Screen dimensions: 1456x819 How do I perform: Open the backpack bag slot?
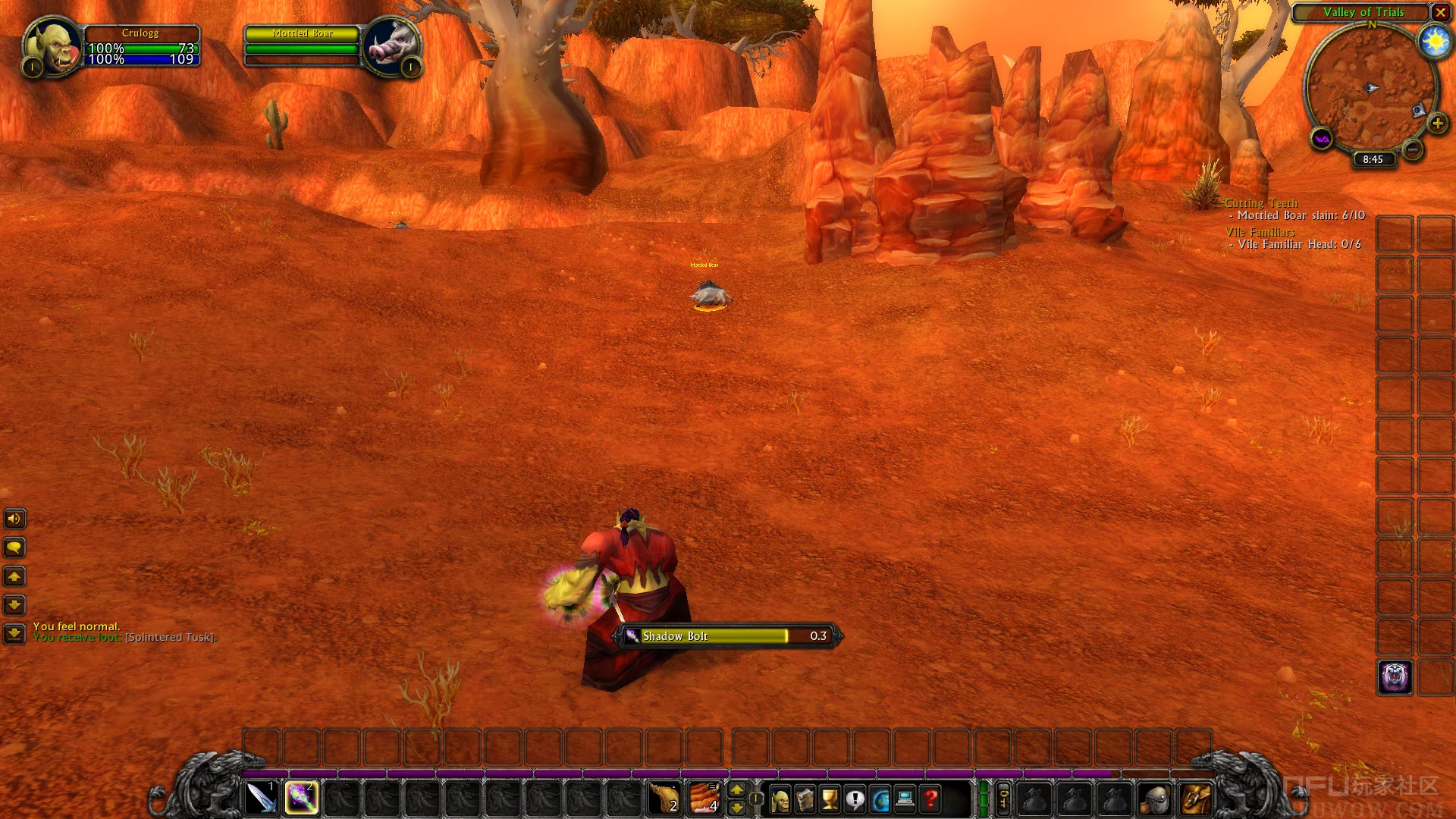pos(1194,799)
